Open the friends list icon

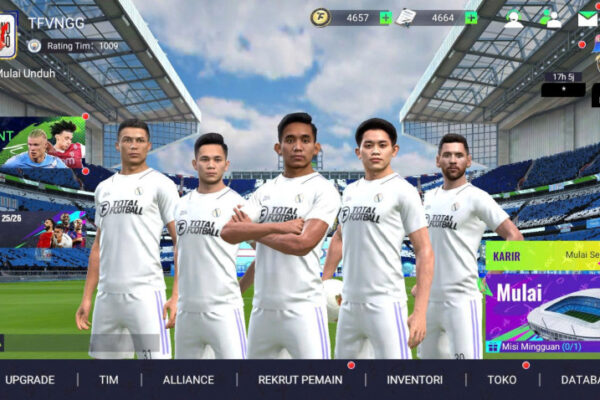[x=552, y=18]
